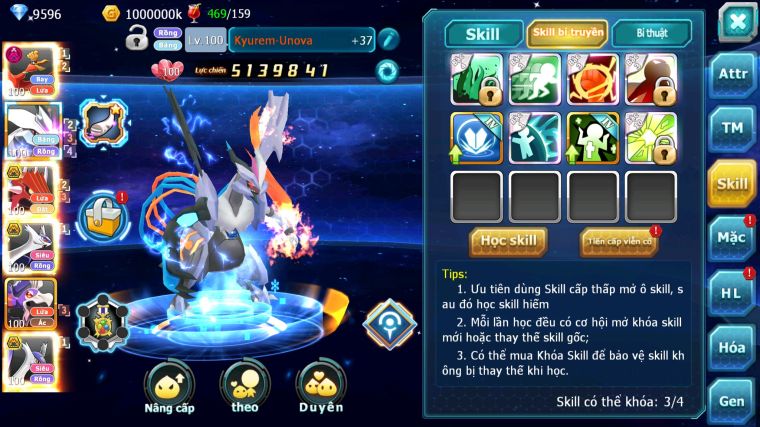
Task: Toggle the padlock icon beside level
Action: pyautogui.click(x=137, y=39)
